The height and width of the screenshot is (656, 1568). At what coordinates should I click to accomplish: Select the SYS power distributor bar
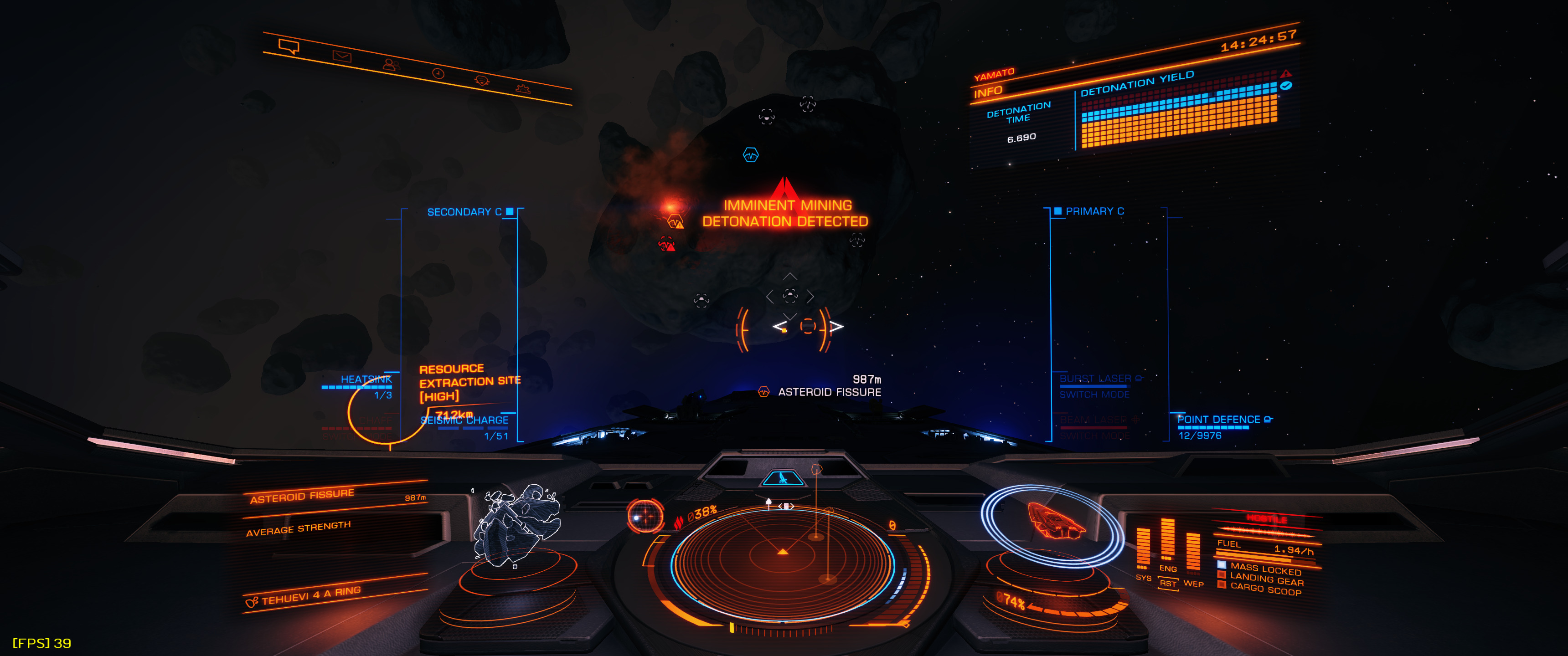pos(1143,548)
